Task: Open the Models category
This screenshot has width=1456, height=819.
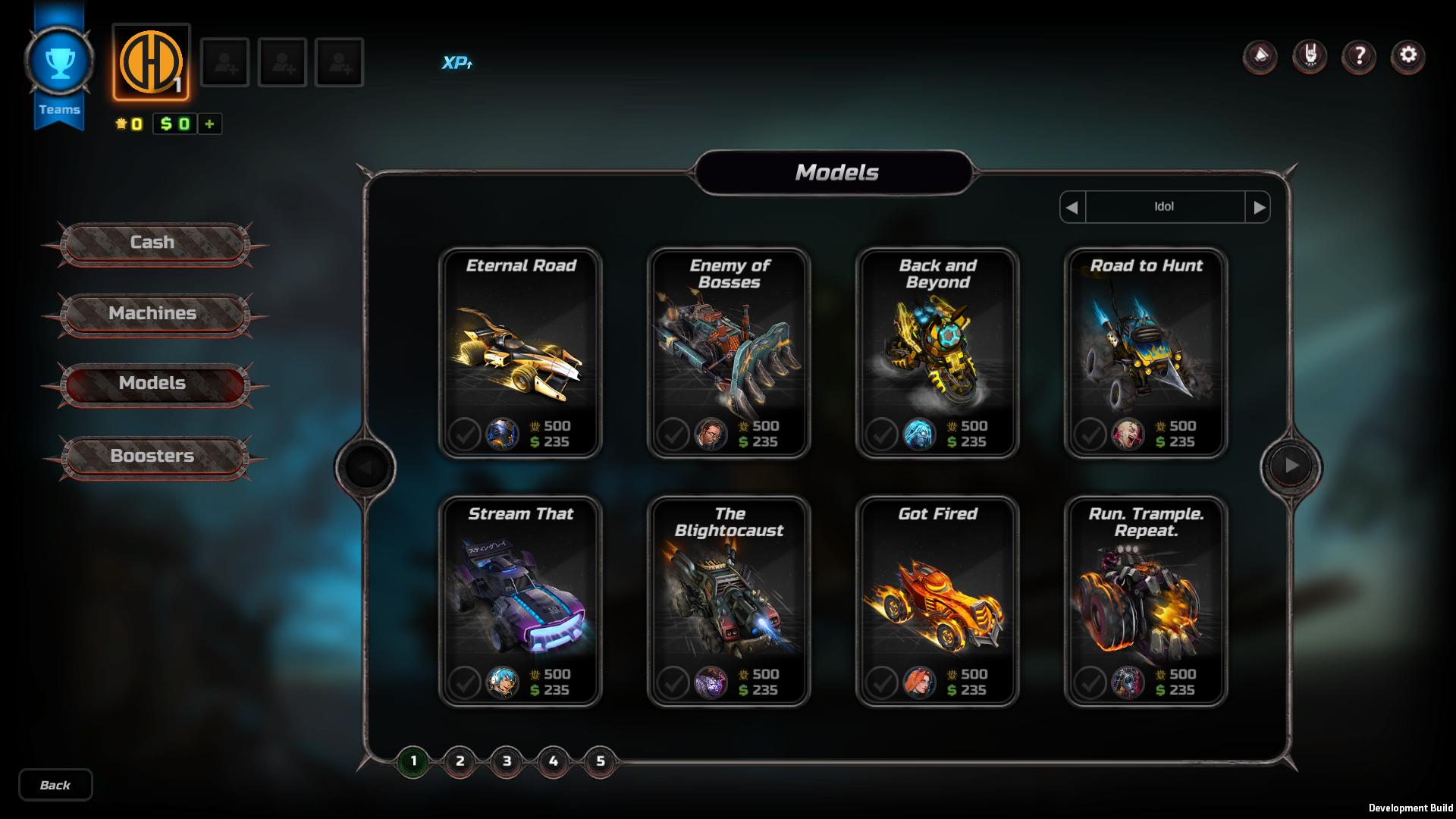Action: coord(152,383)
